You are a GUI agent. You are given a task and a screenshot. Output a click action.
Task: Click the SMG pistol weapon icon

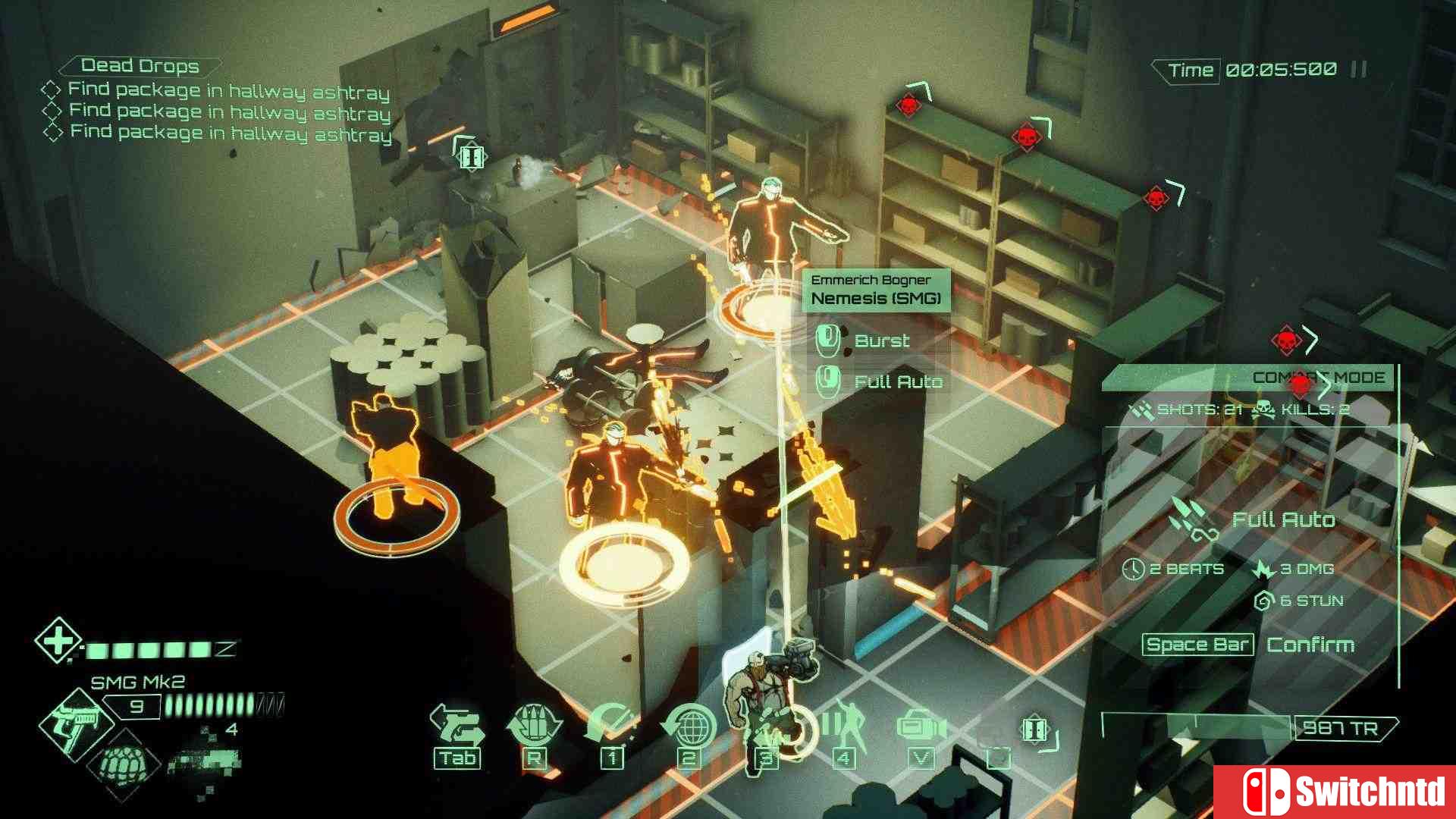click(76, 724)
